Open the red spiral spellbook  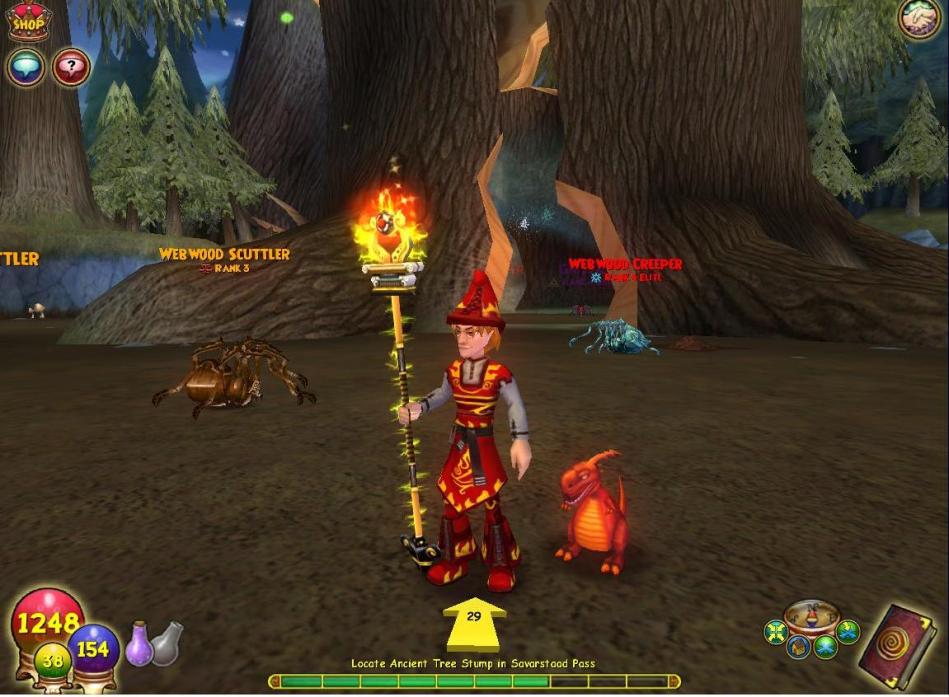(x=896, y=644)
